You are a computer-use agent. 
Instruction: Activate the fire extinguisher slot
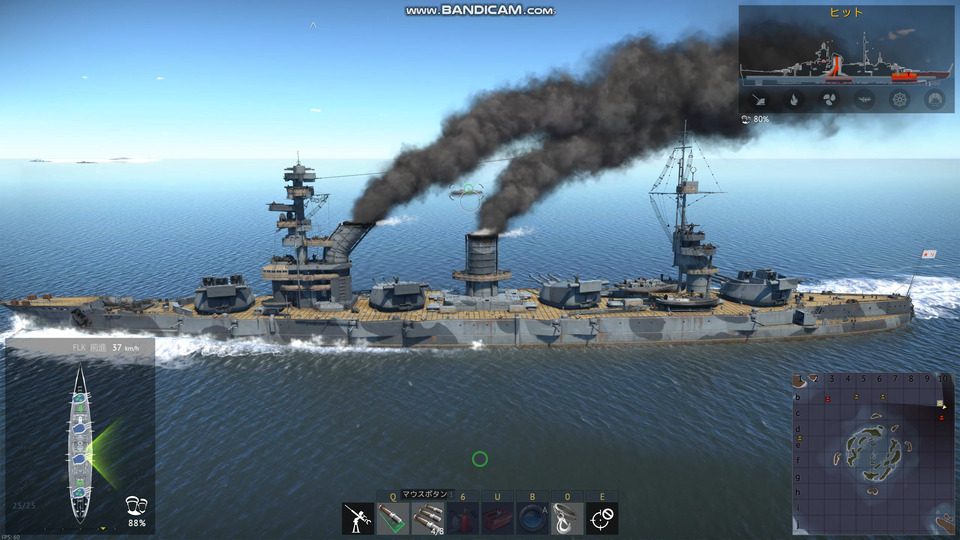(462, 518)
